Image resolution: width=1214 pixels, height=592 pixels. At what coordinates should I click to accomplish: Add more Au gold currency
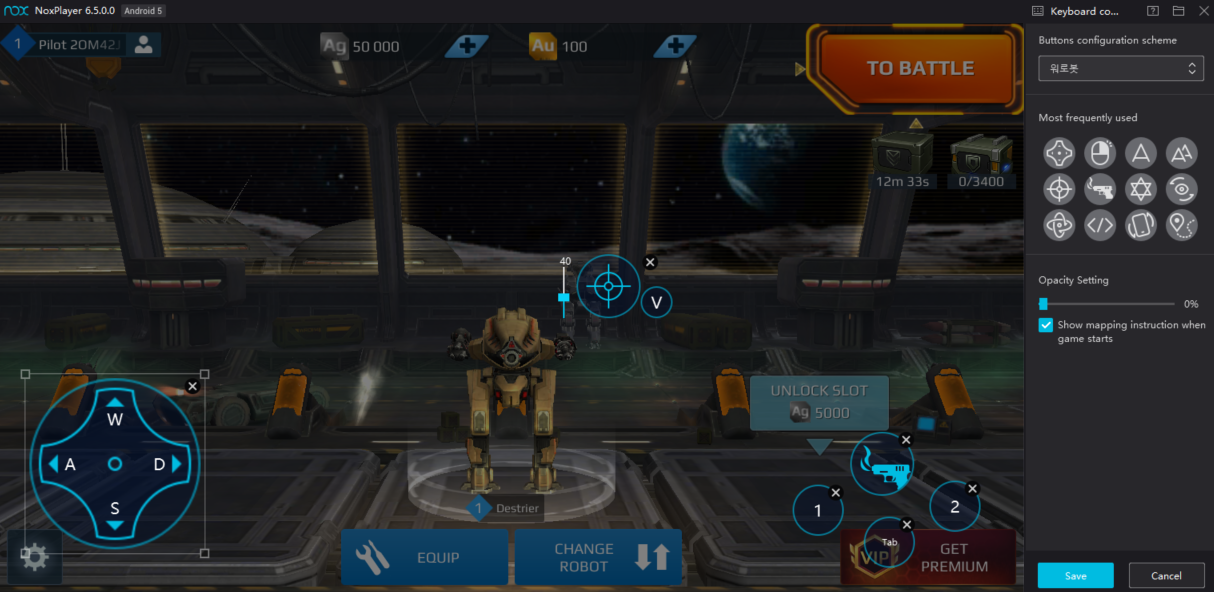pyautogui.click(x=675, y=46)
